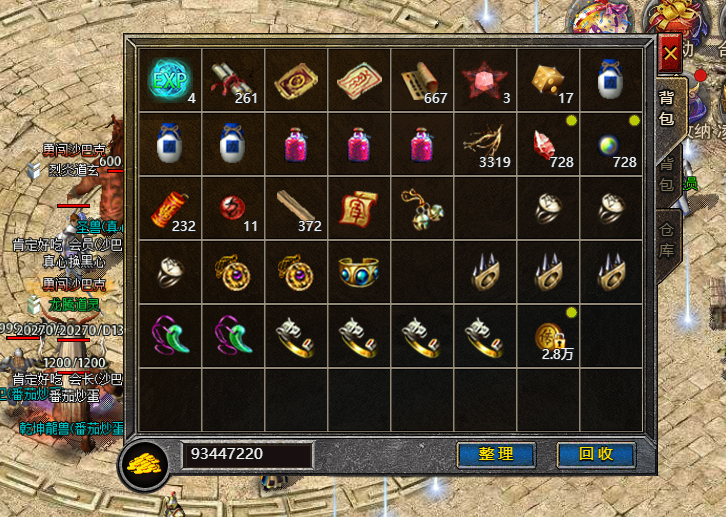This screenshot has height=517, width=726.
Task: Click the 整理 sort button
Action: pos(496,454)
